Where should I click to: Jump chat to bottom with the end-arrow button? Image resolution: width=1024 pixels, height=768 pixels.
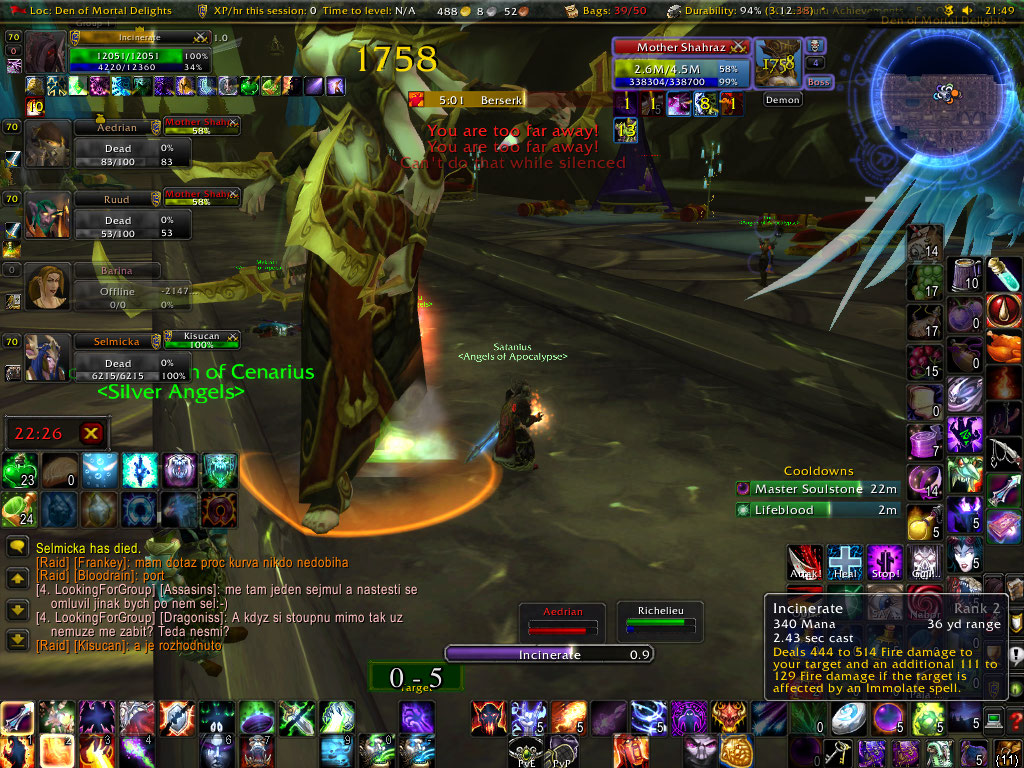18,640
